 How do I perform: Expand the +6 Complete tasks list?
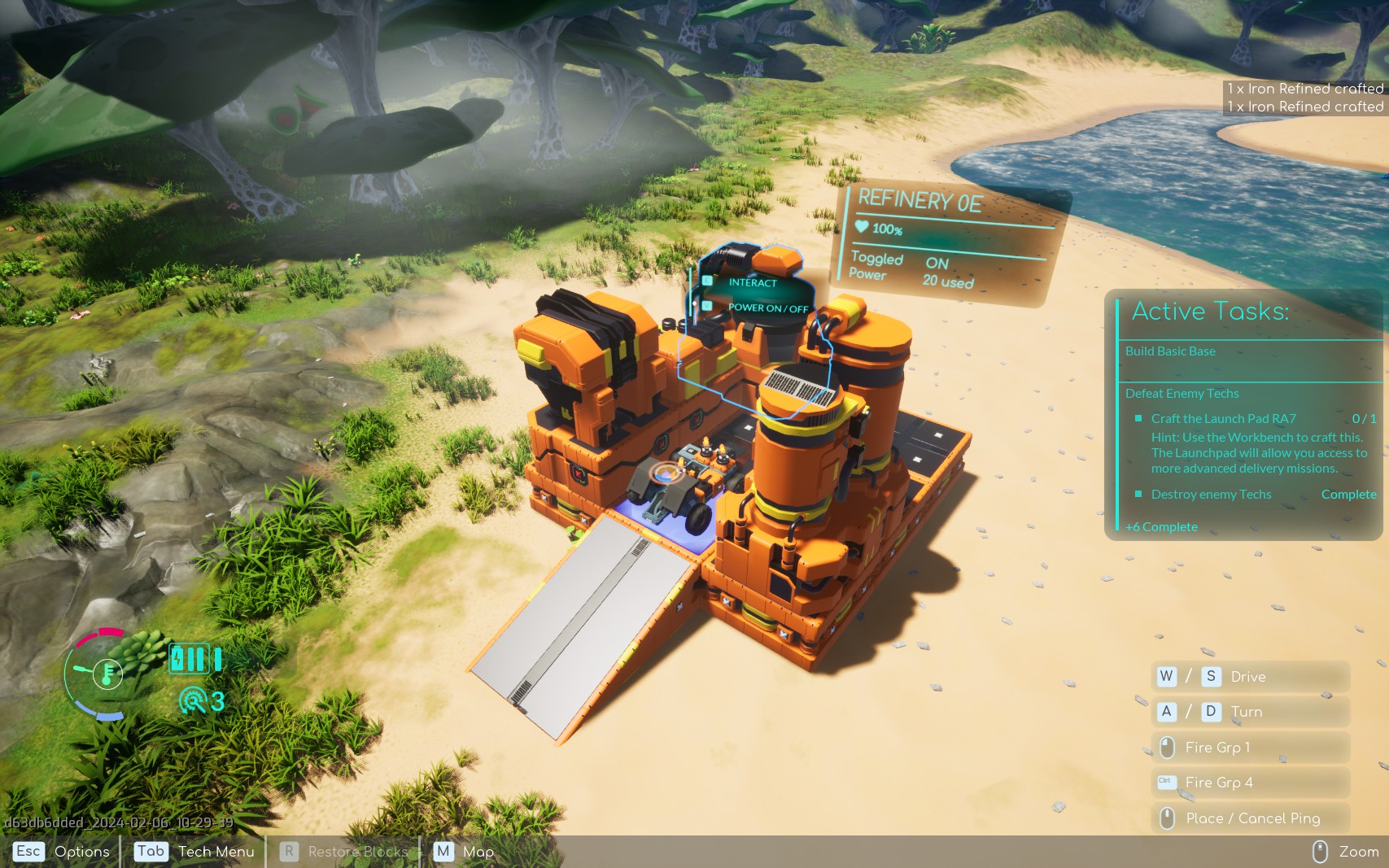pos(1161,527)
